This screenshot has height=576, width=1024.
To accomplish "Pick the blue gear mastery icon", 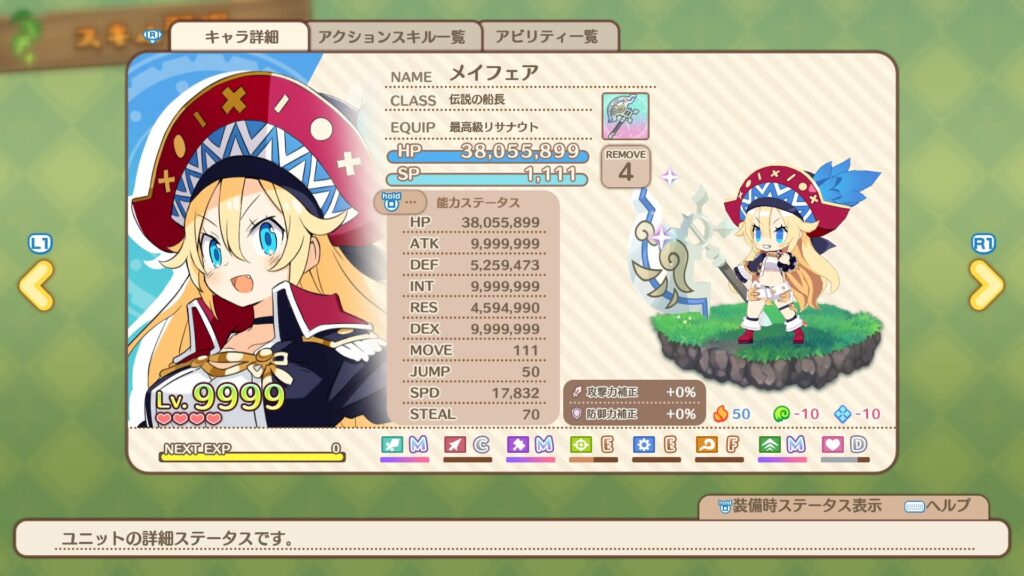I will (644, 444).
